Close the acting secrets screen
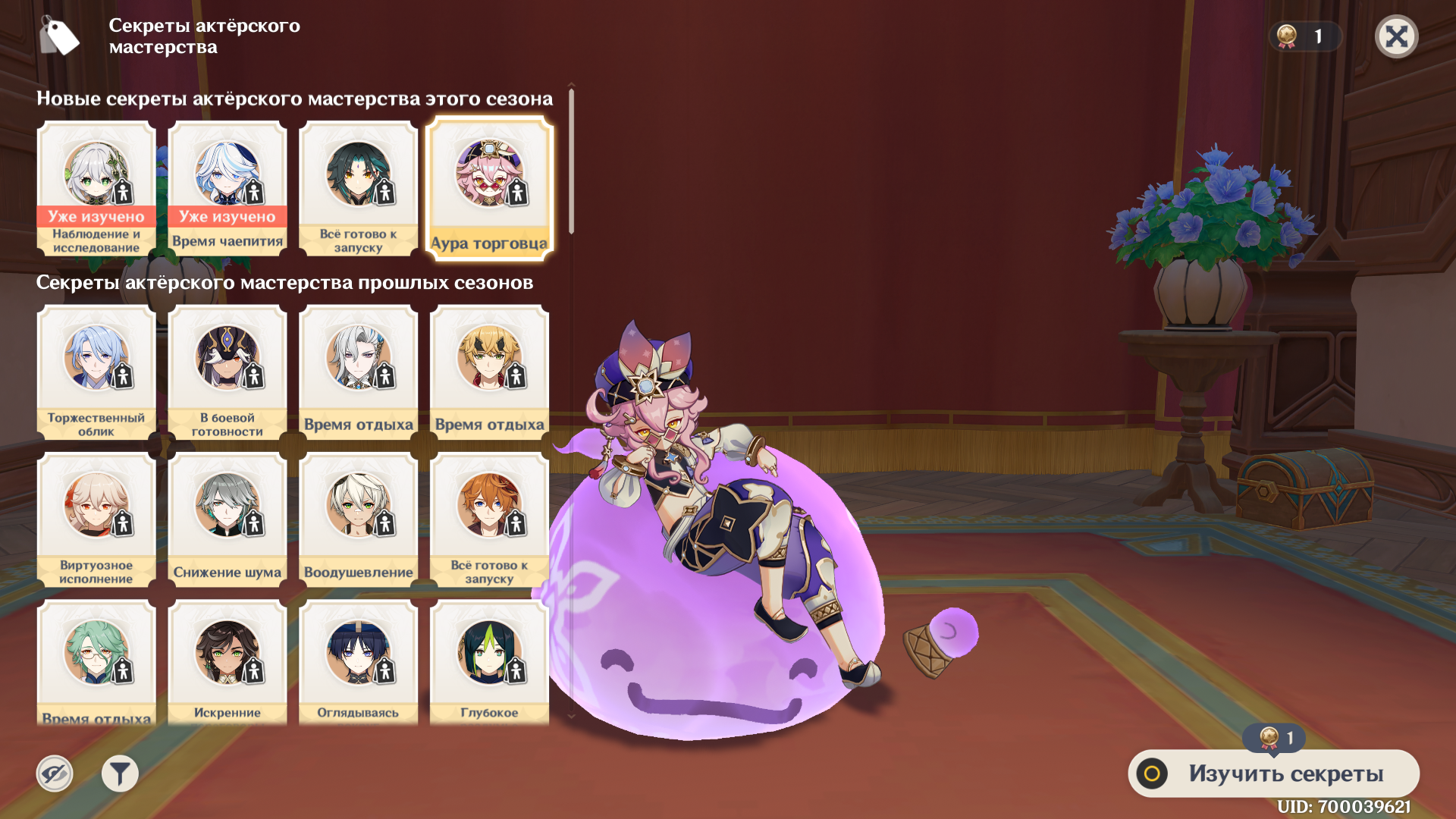Image resolution: width=1456 pixels, height=819 pixels. (1396, 36)
